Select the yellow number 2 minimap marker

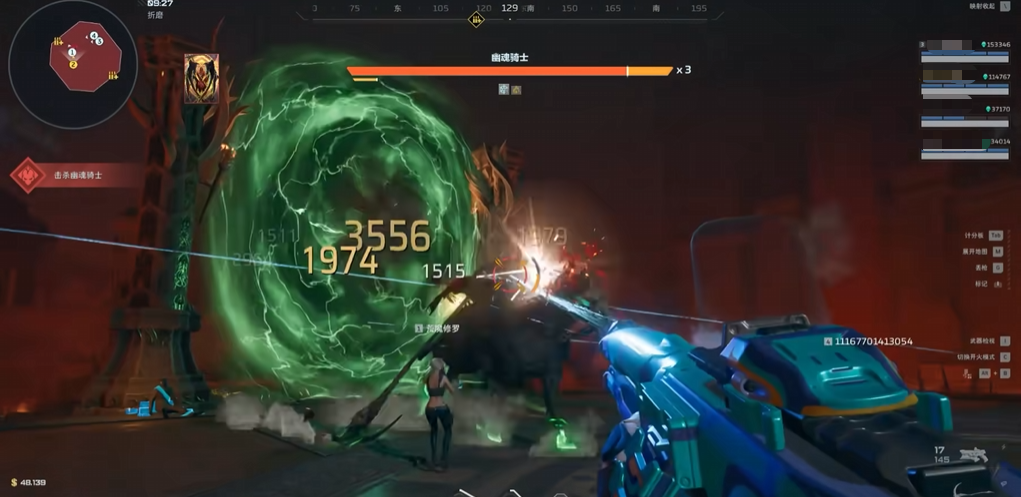pyautogui.click(x=73, y=64)
